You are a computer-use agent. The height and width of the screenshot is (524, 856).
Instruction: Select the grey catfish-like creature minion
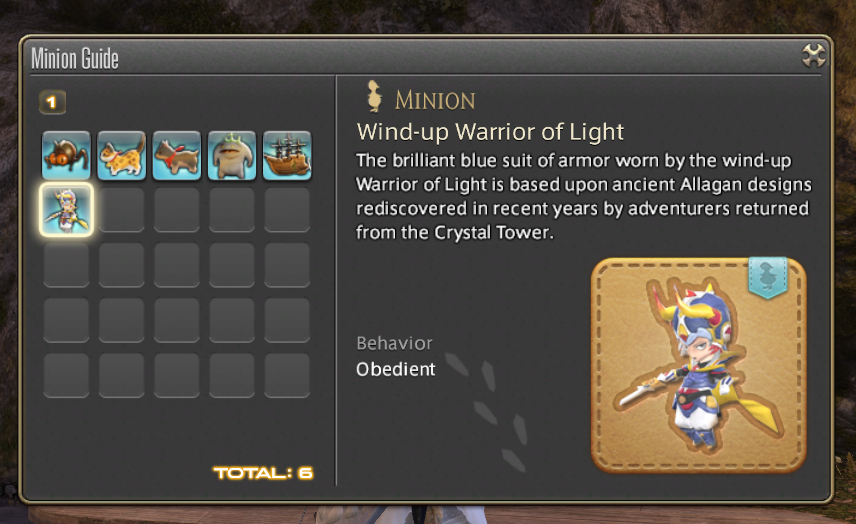pyautogui.click(x=232, y=155)
